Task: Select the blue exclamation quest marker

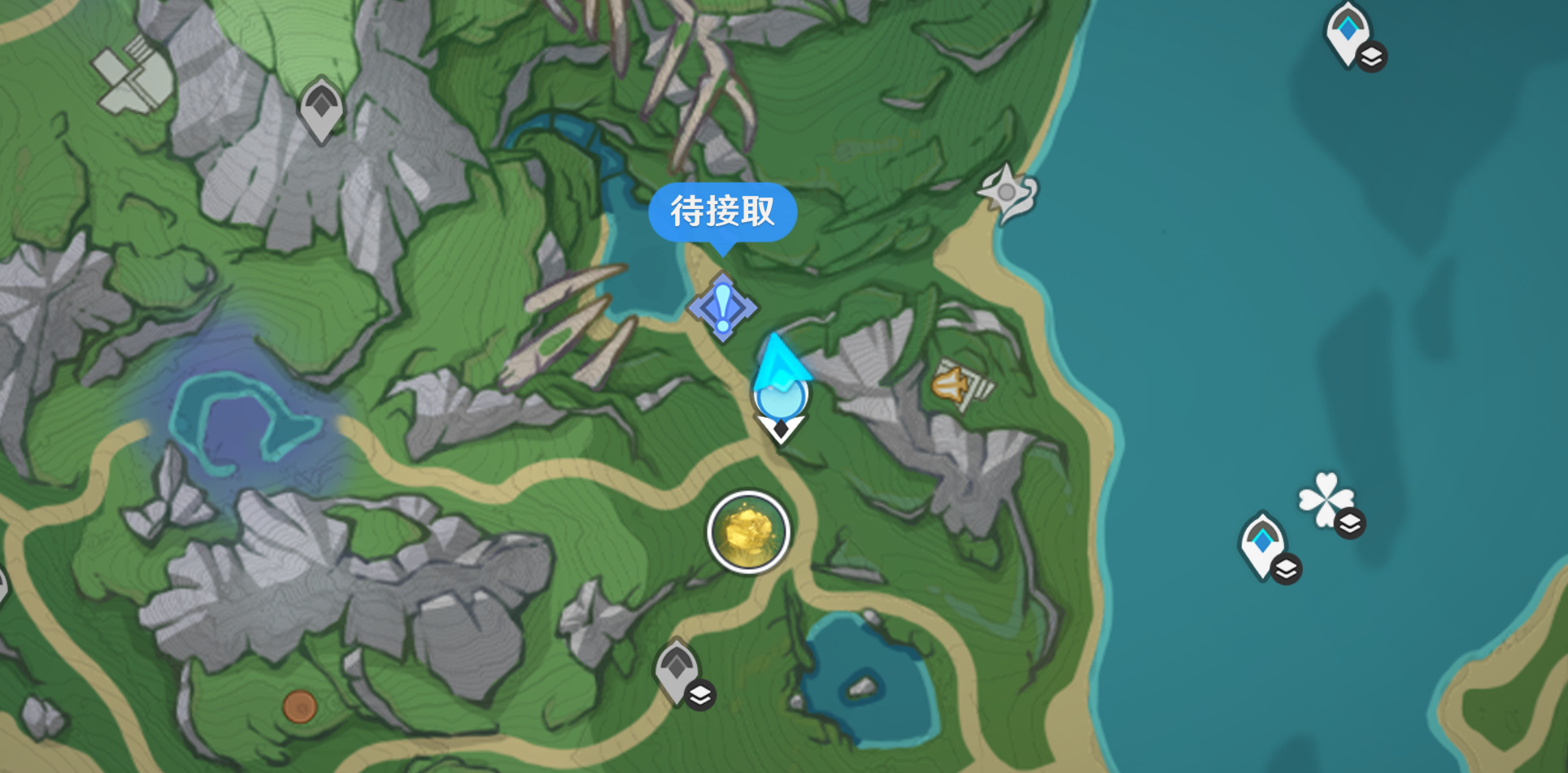Action: click(x=722, y=308)
